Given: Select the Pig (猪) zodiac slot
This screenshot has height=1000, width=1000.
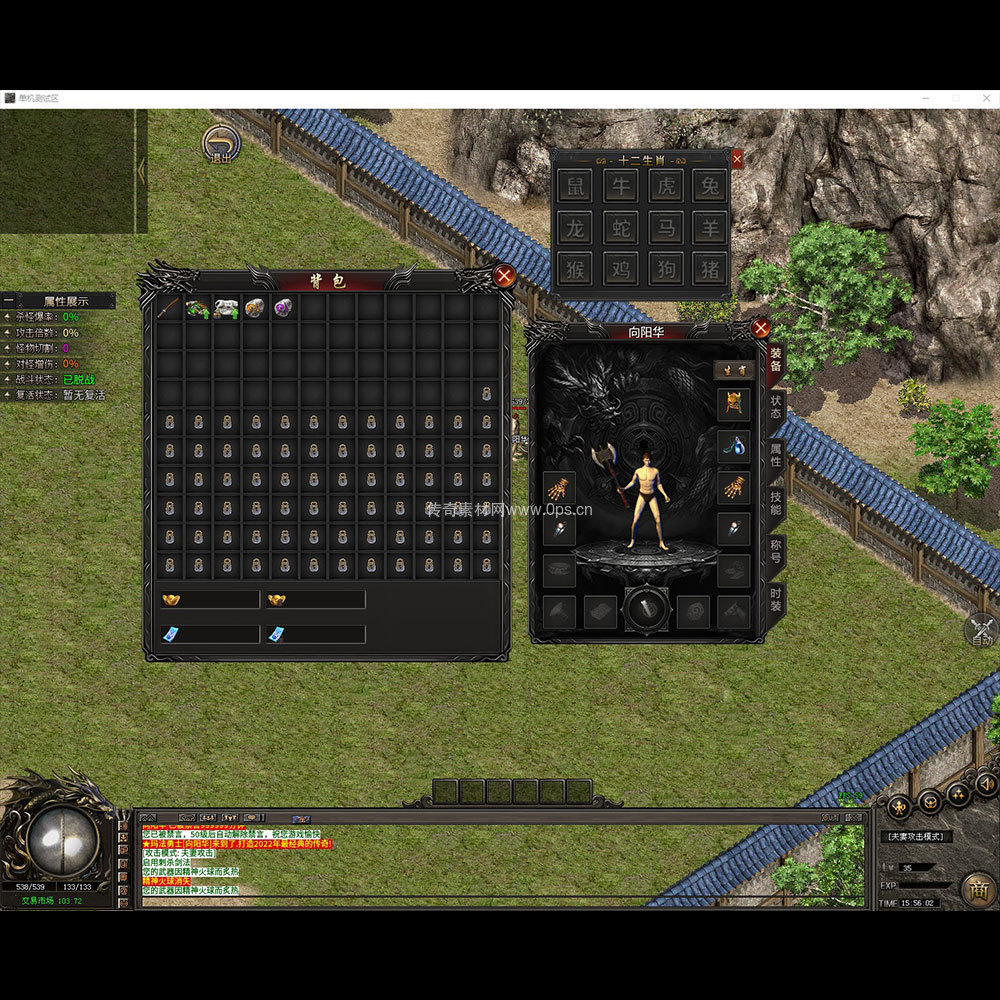Looking at the screenshot, I should click(710, 268).
